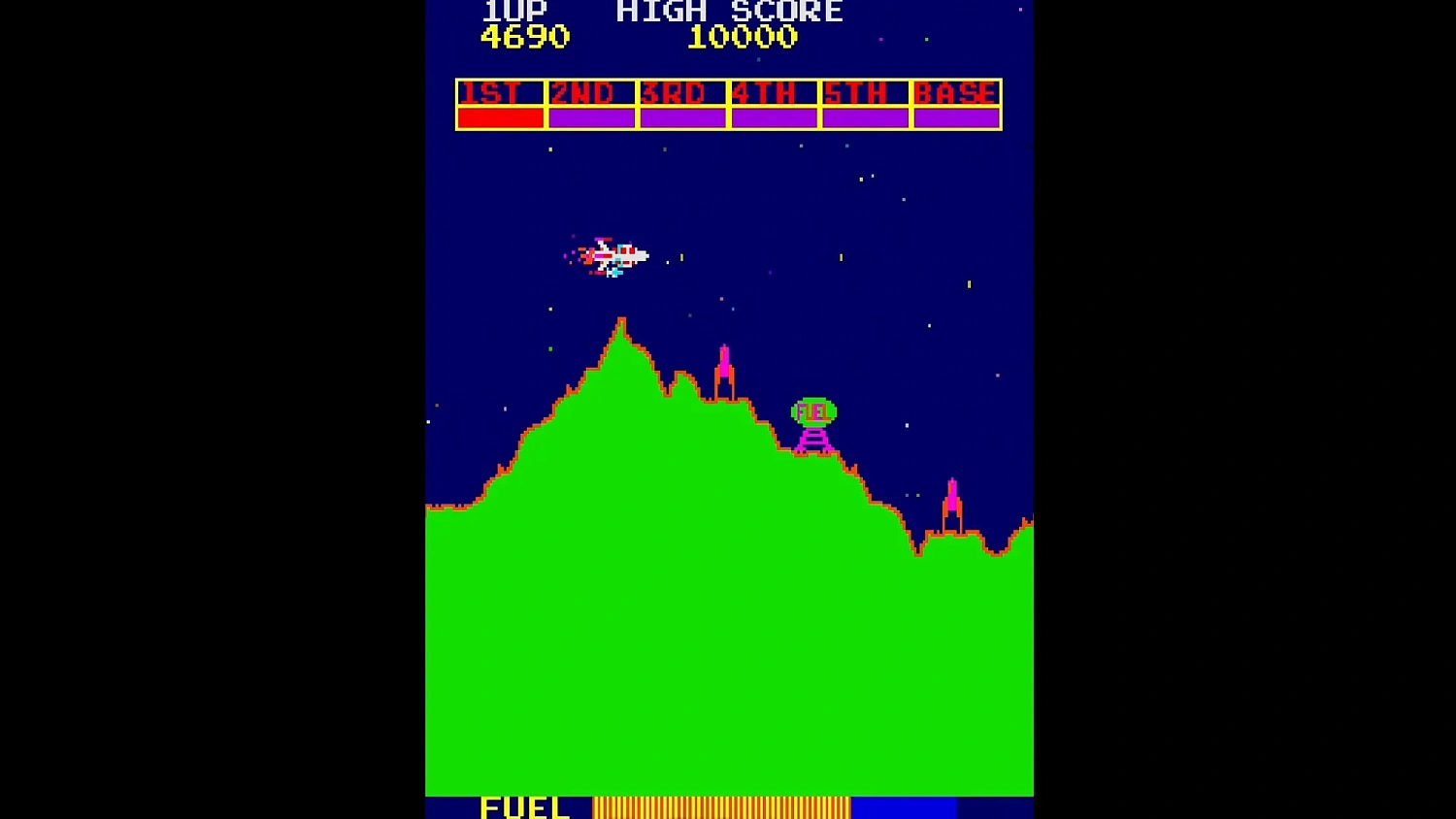Viewport: 1456px width, 819px height.
Task: Toggle the 3RD stage indicator cell
Action: click(682, 115)
